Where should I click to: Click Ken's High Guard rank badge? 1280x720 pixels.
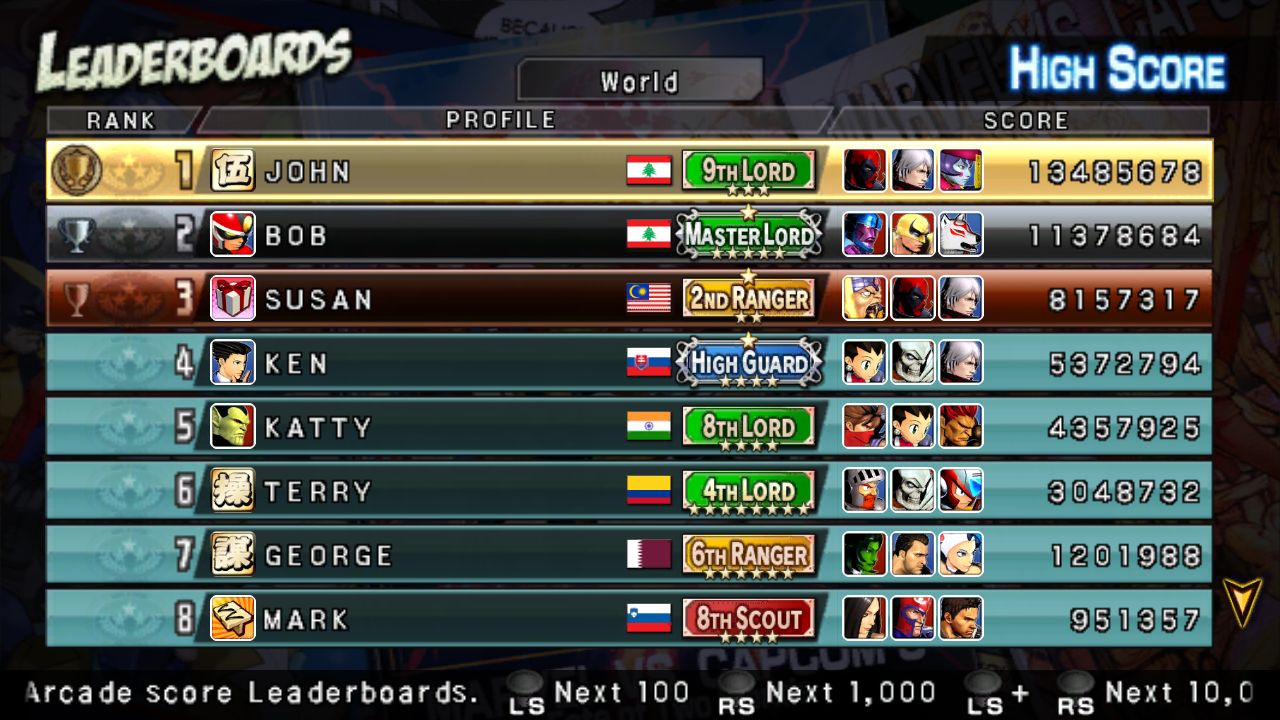[x=749, y=363]
